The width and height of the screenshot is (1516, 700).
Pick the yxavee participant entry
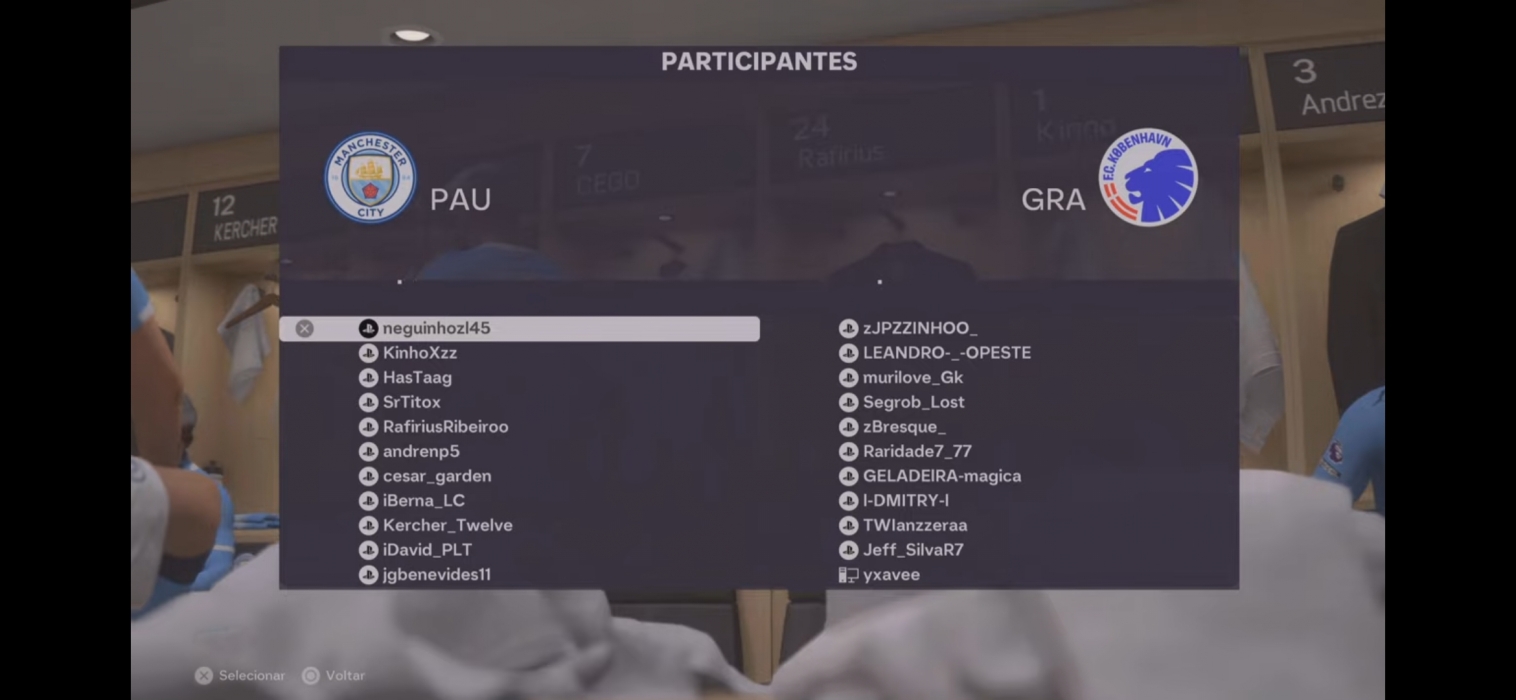pyautogui.click(x=891, y=575)
